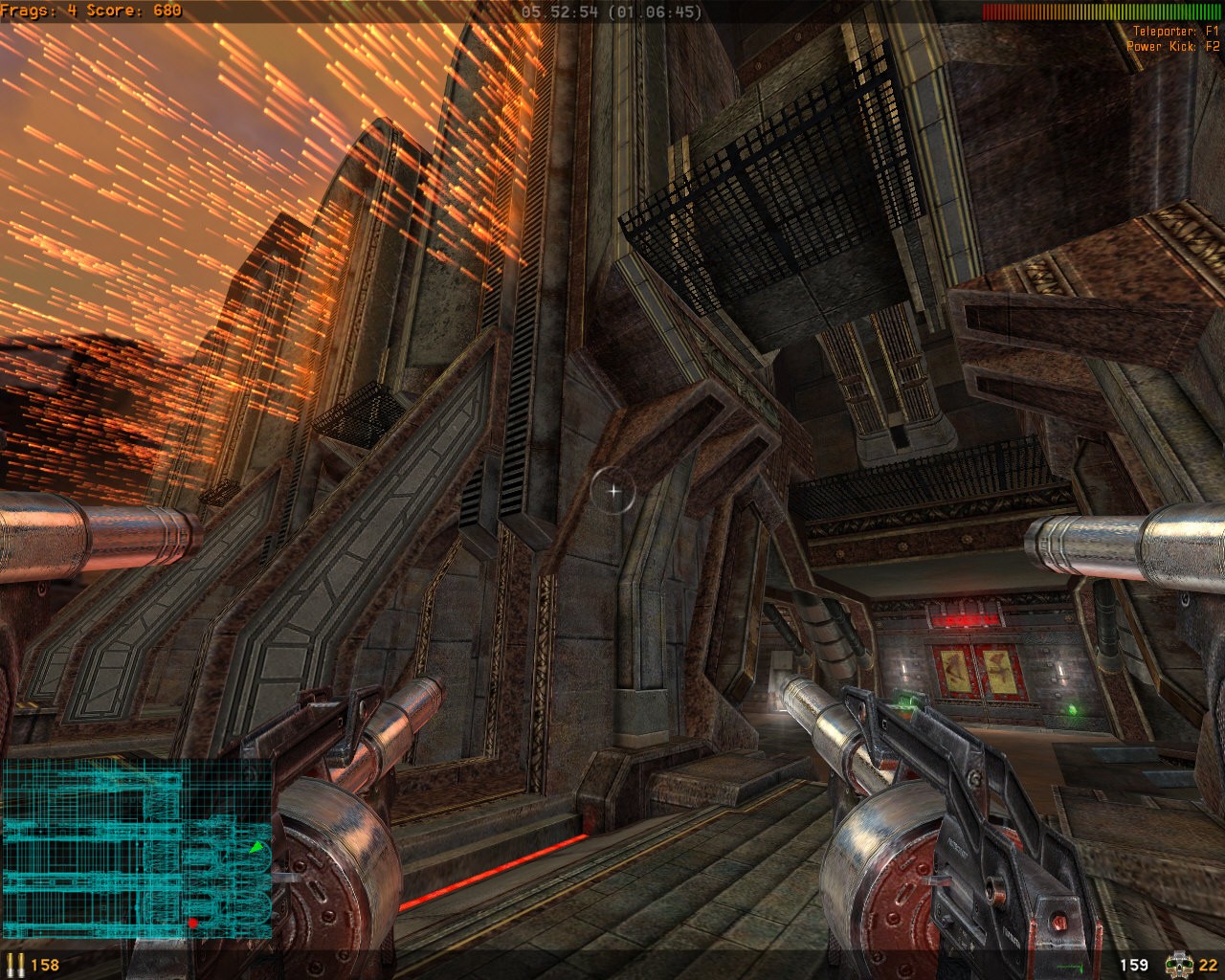Click the bullets ammo icon

16,964
